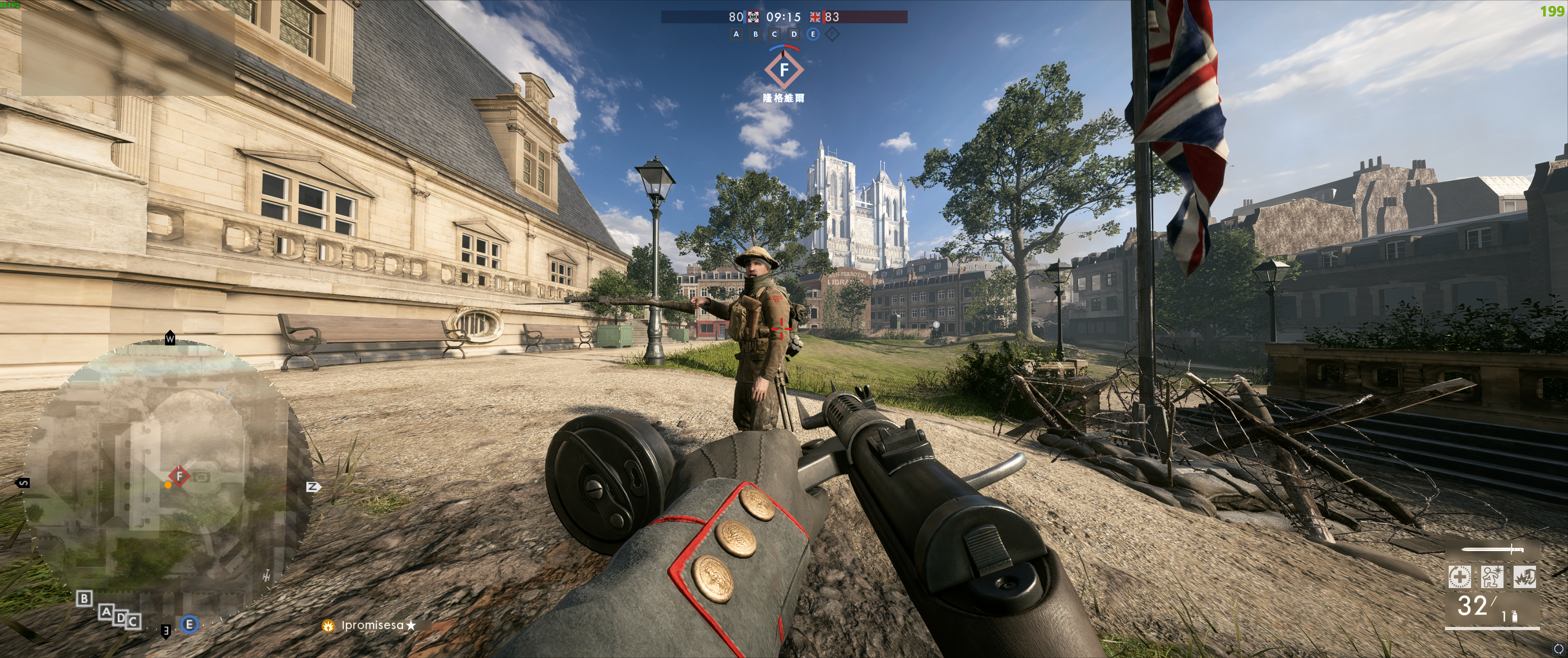Click the large F capture point diamond
This screenshot has width=1568, height=658.
[784, 70]
